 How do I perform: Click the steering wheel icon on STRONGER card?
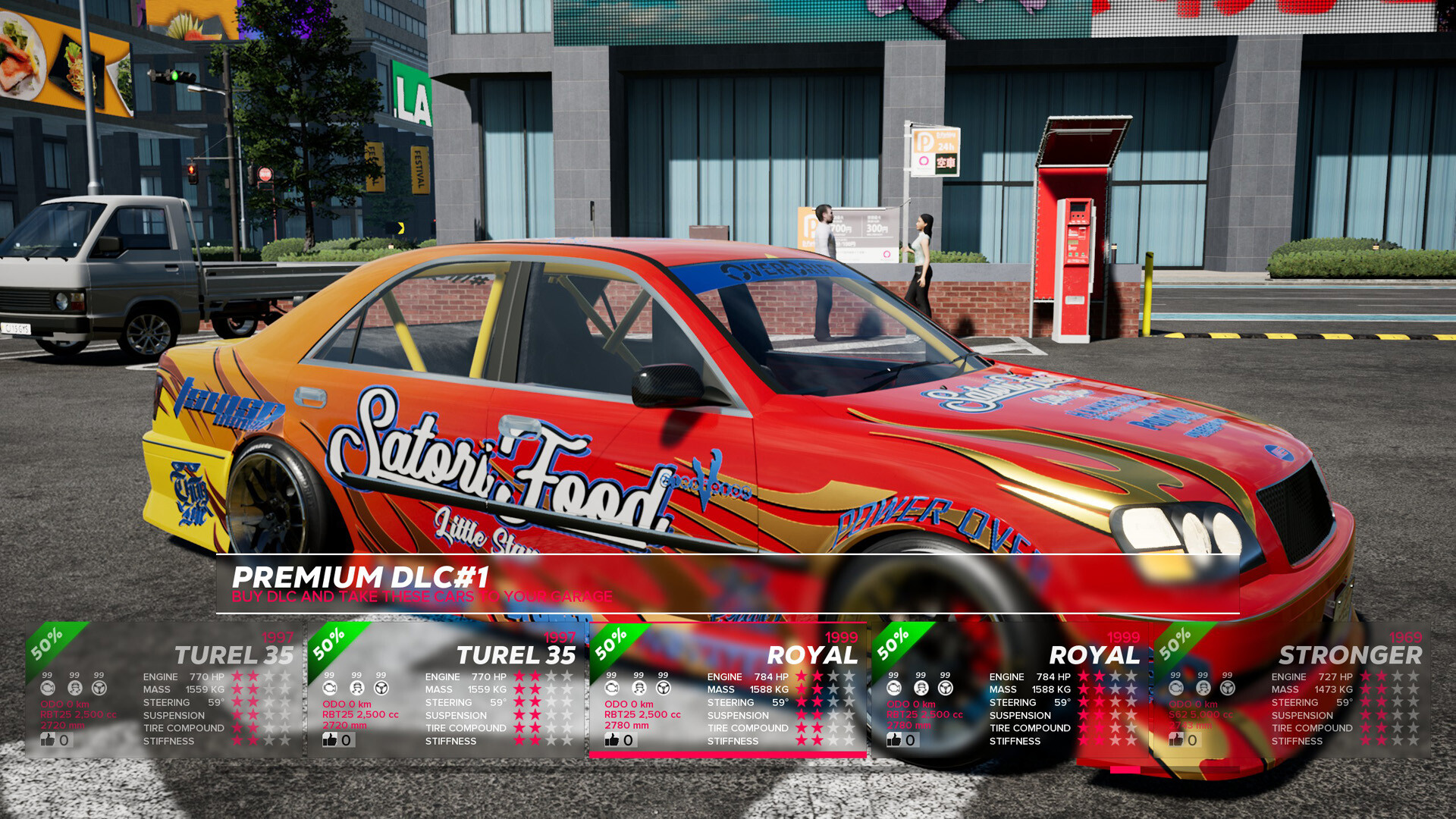tap(1226, 688)
